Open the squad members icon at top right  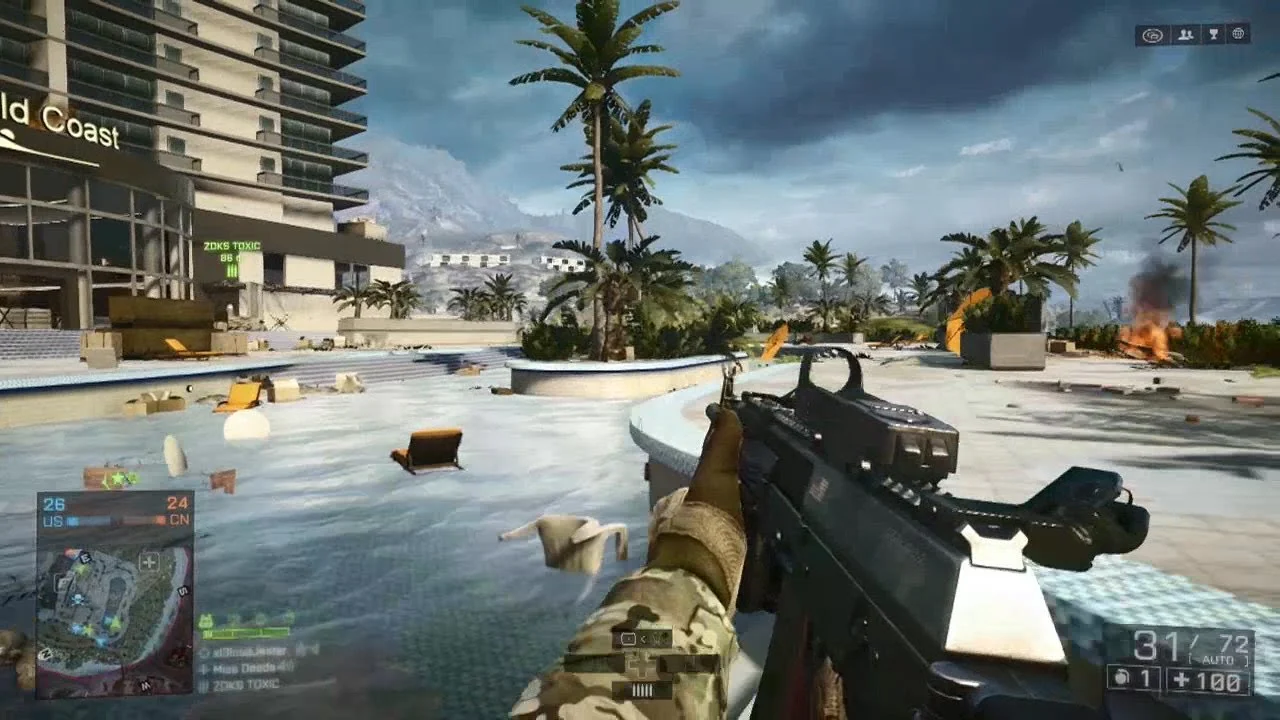pos(1186,34)
